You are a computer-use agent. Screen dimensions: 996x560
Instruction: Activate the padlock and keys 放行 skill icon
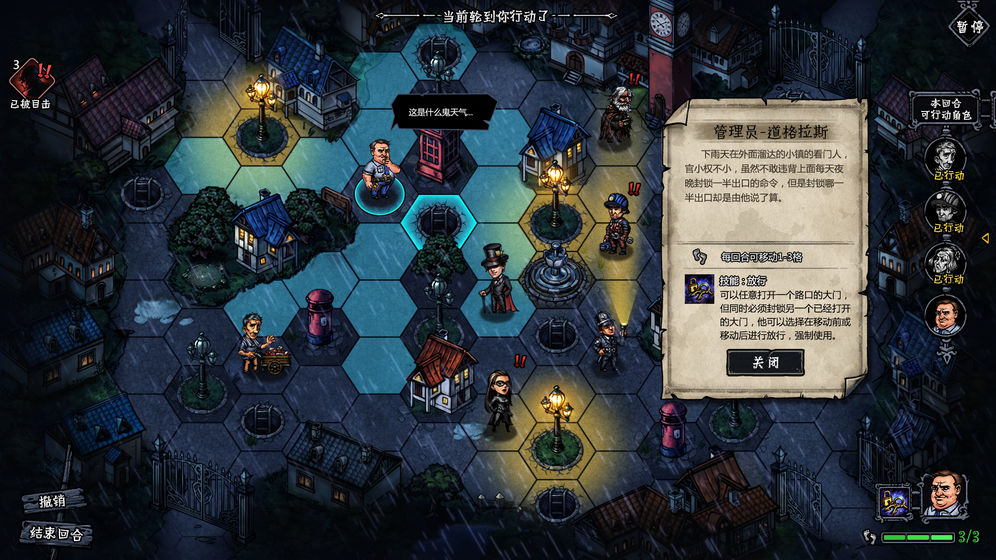pos(892,500)
